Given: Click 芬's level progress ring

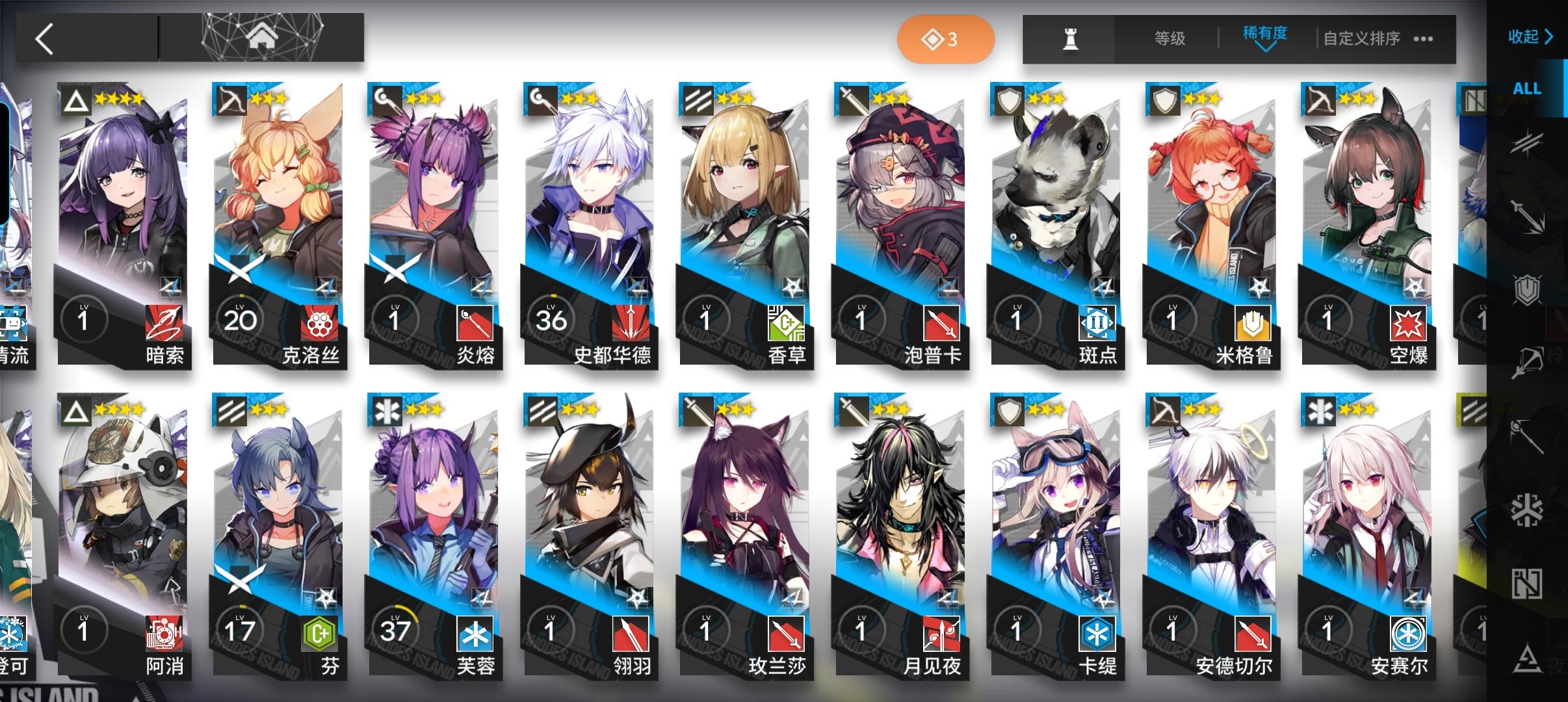Looking at the screenshot, I should 241,629.
